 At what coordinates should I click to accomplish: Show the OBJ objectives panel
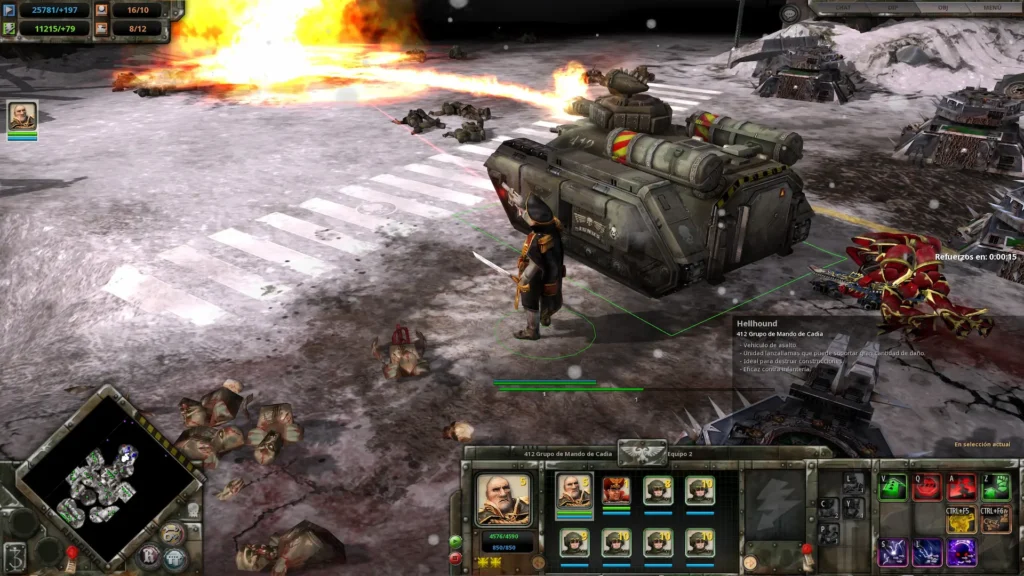coord(943,9)
